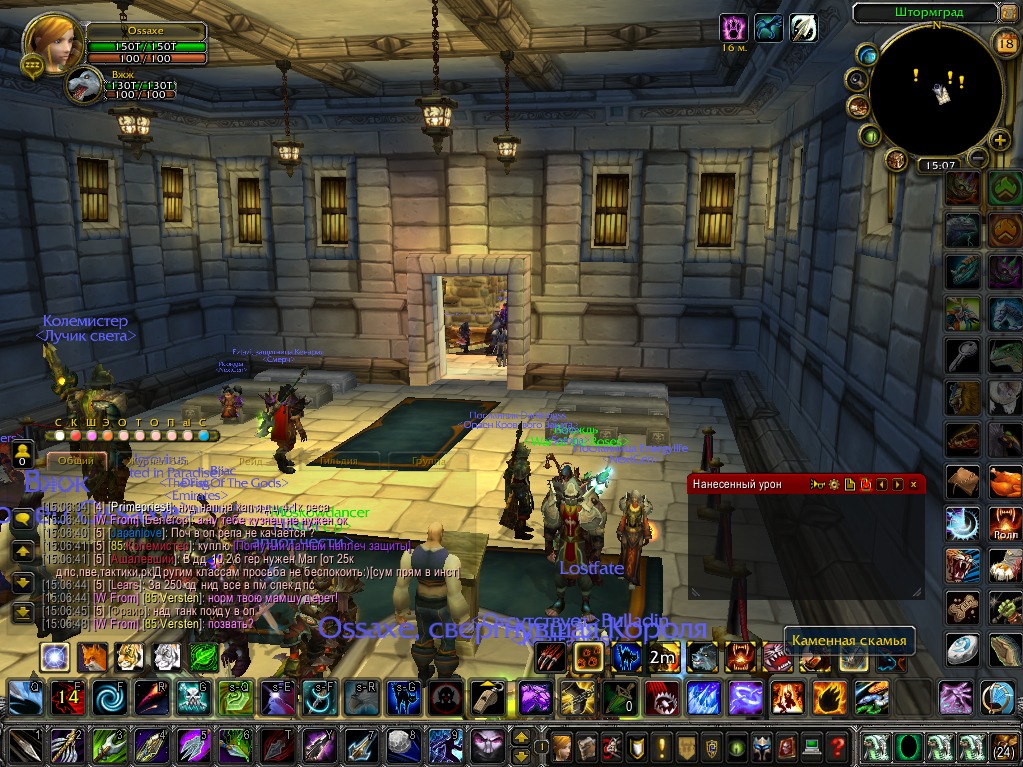This screenshot has height=767, width=1023.
Task: Open the red question mark help menu
Action: [x=838, y=746]
